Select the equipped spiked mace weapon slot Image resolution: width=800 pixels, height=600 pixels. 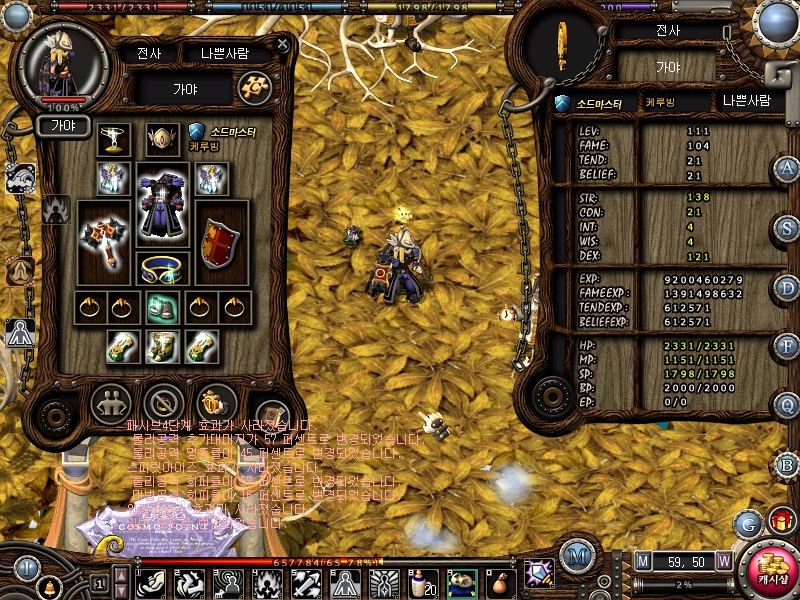[x=103, y=238]
